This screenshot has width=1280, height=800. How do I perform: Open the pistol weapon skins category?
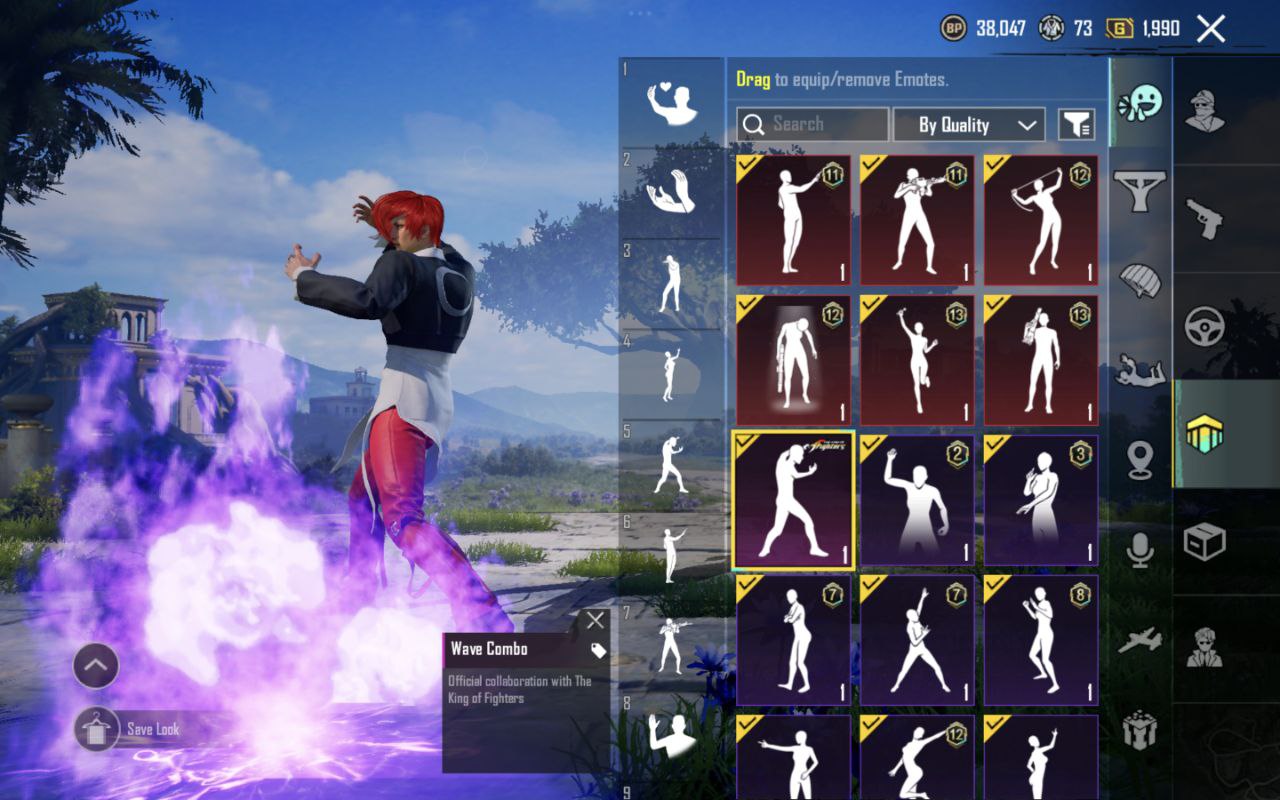click(x=1204, y=218)
